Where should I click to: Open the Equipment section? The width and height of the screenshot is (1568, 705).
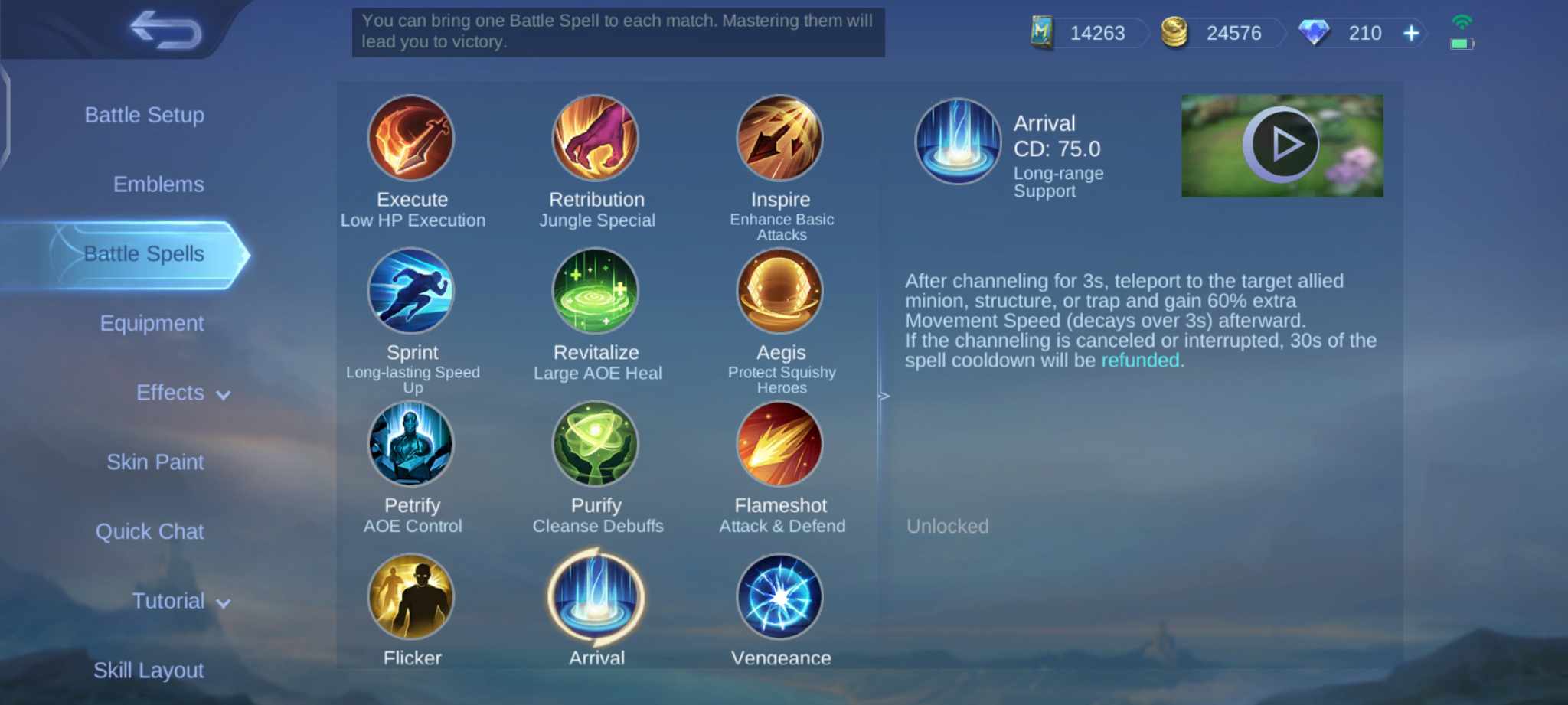(x=152, y=323)
